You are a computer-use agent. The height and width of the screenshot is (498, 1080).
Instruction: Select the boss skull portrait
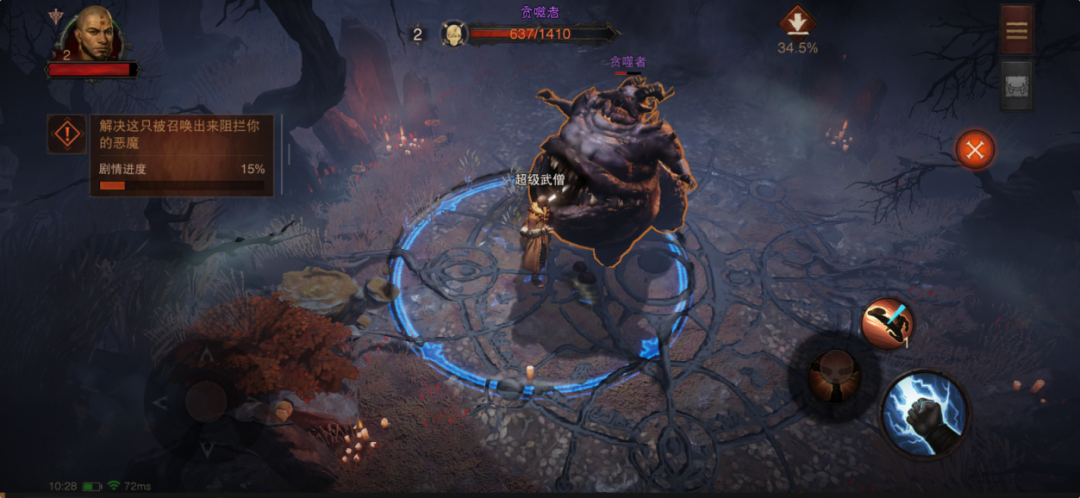(454, 35)
